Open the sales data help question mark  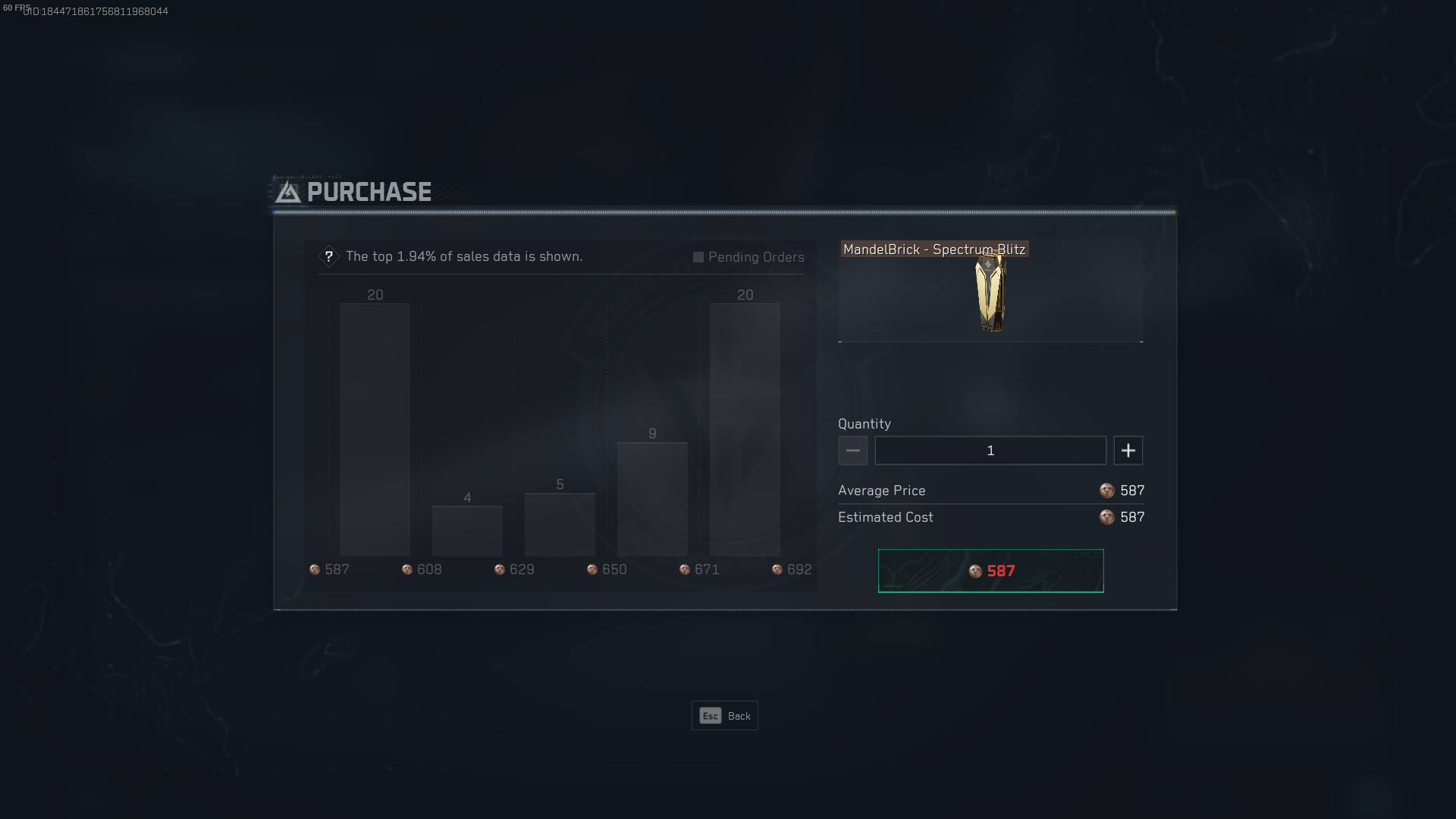click(329, 256)
